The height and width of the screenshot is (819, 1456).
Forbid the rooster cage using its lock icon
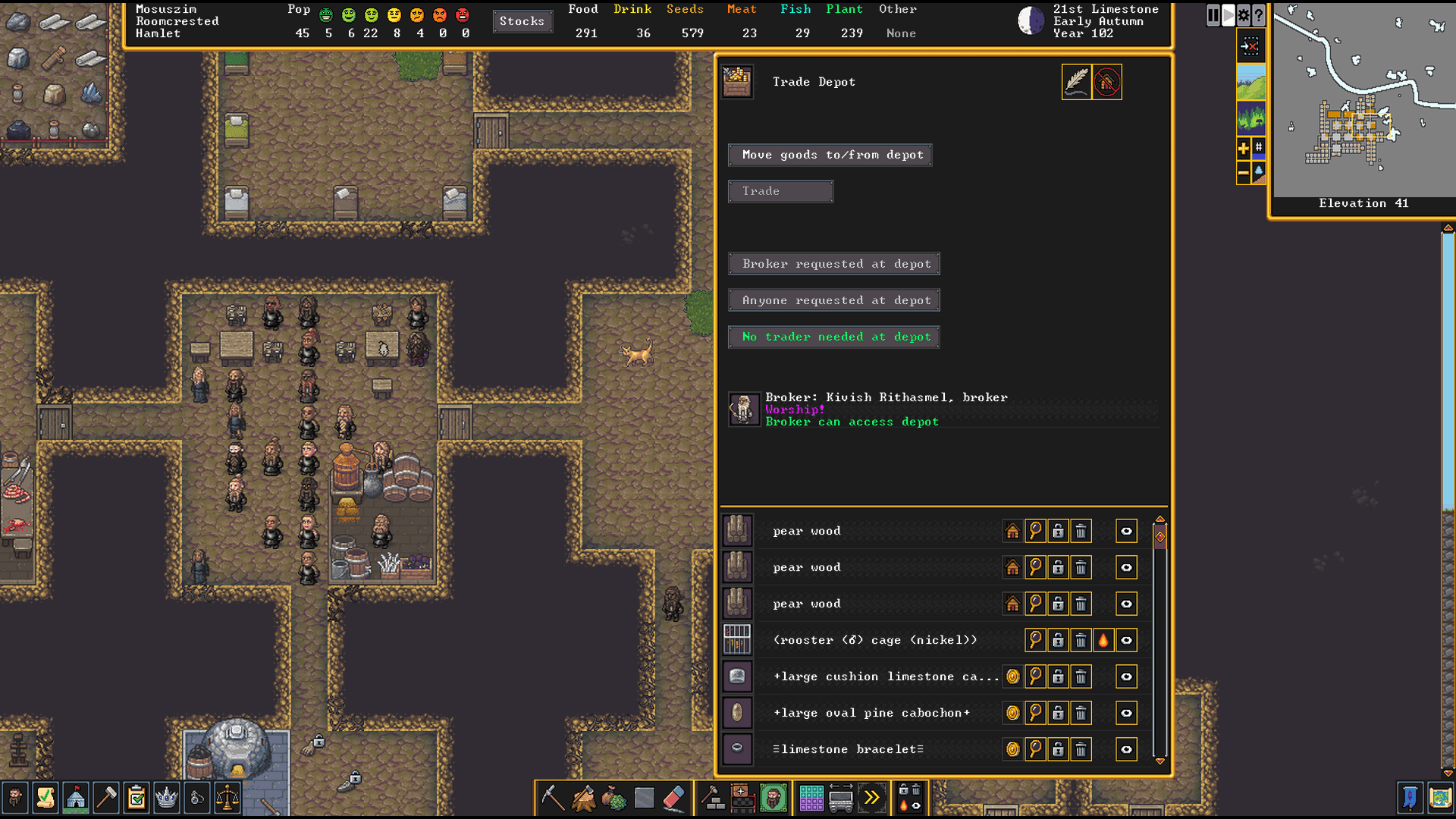coord(1058,640)
